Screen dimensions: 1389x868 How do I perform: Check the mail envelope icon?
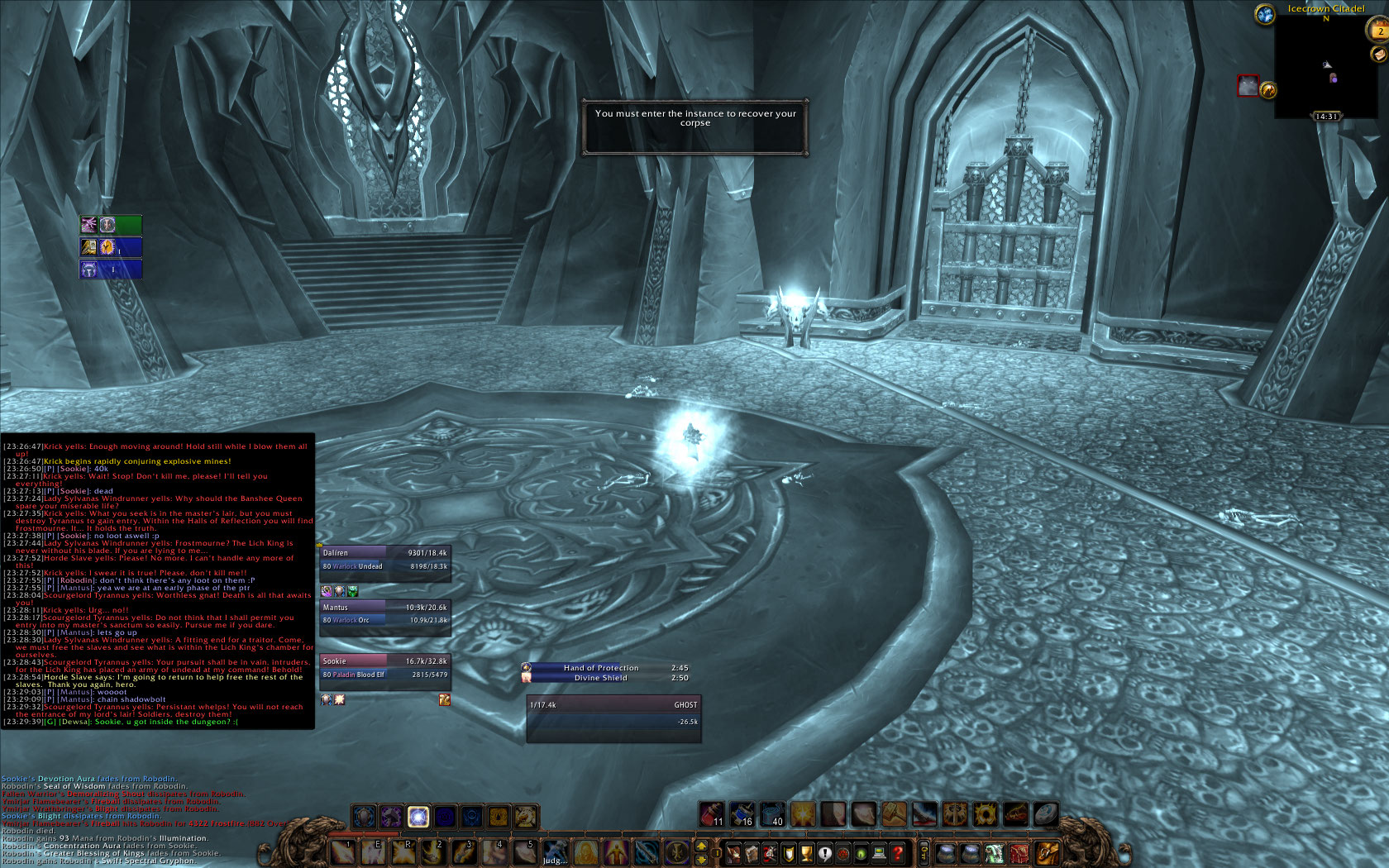(1378, 54)
